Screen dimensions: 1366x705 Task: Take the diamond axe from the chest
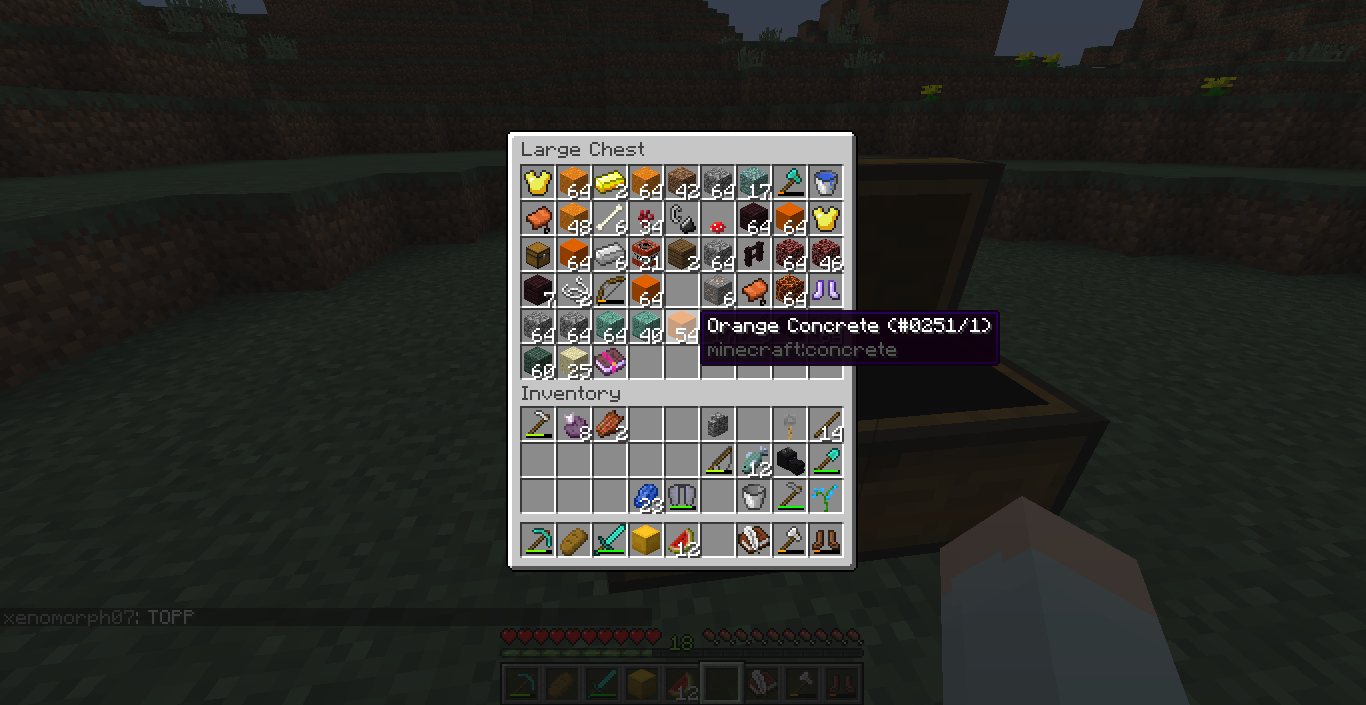789,183
